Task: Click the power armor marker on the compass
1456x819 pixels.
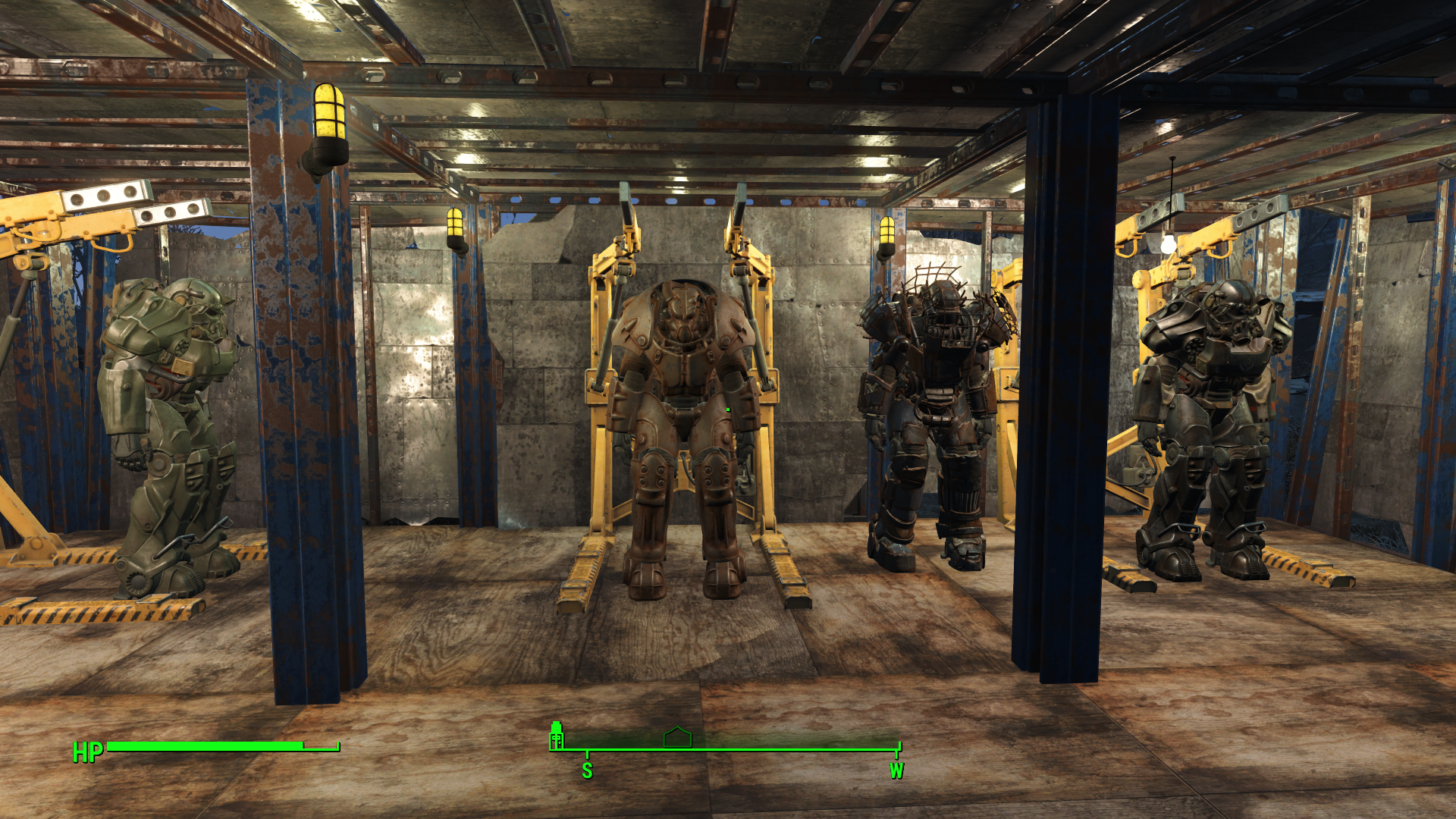Action: [x=557, y=736]
